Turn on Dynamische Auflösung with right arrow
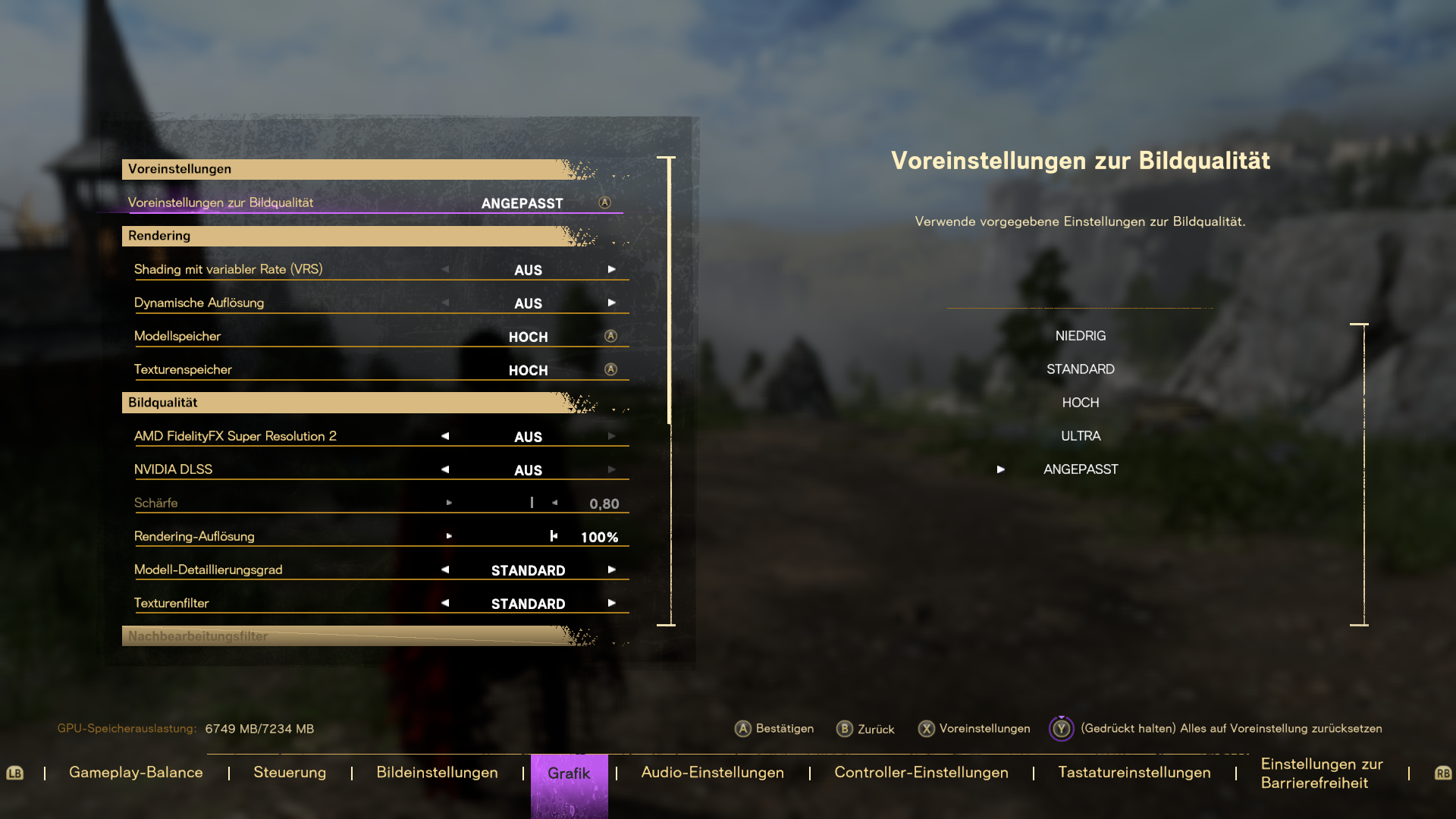The height and width of the screenshot is (819, 1456). coord(611,302)
